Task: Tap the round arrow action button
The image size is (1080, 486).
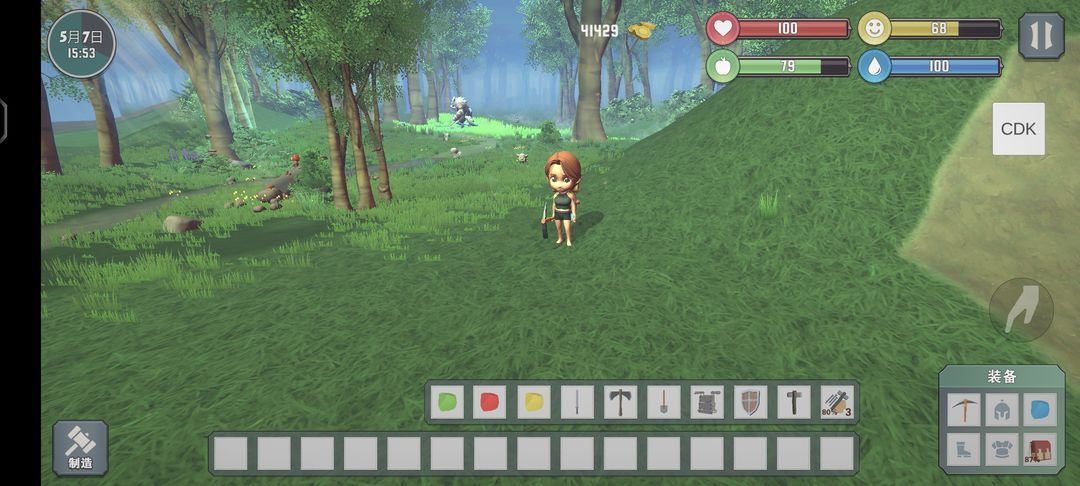Action: click(x=1021, y=311)
